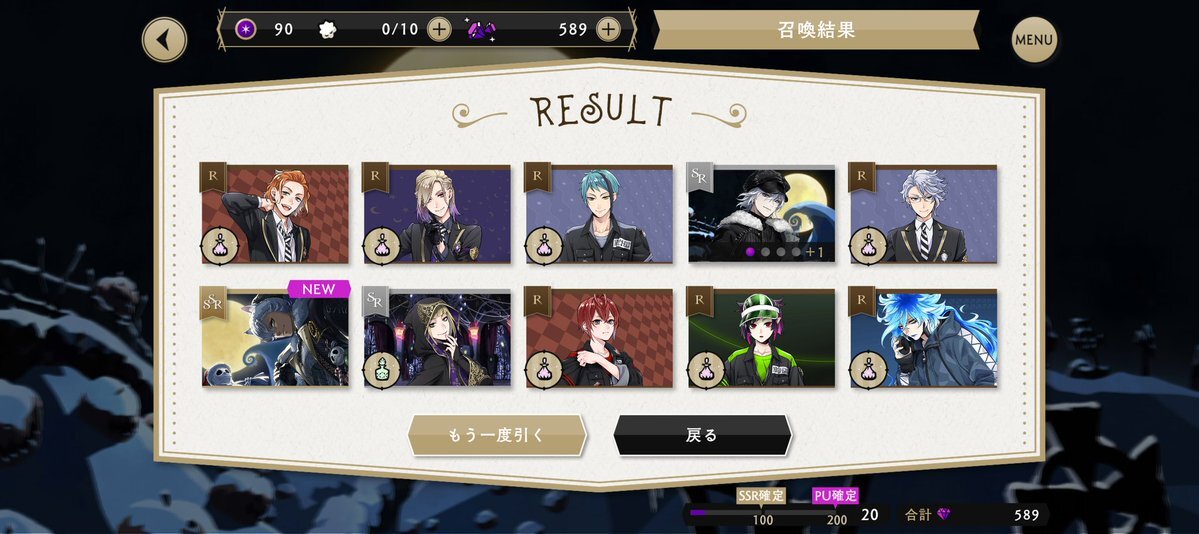
Task: Select the SR card with full moon
Action: [x=761, y=214]
